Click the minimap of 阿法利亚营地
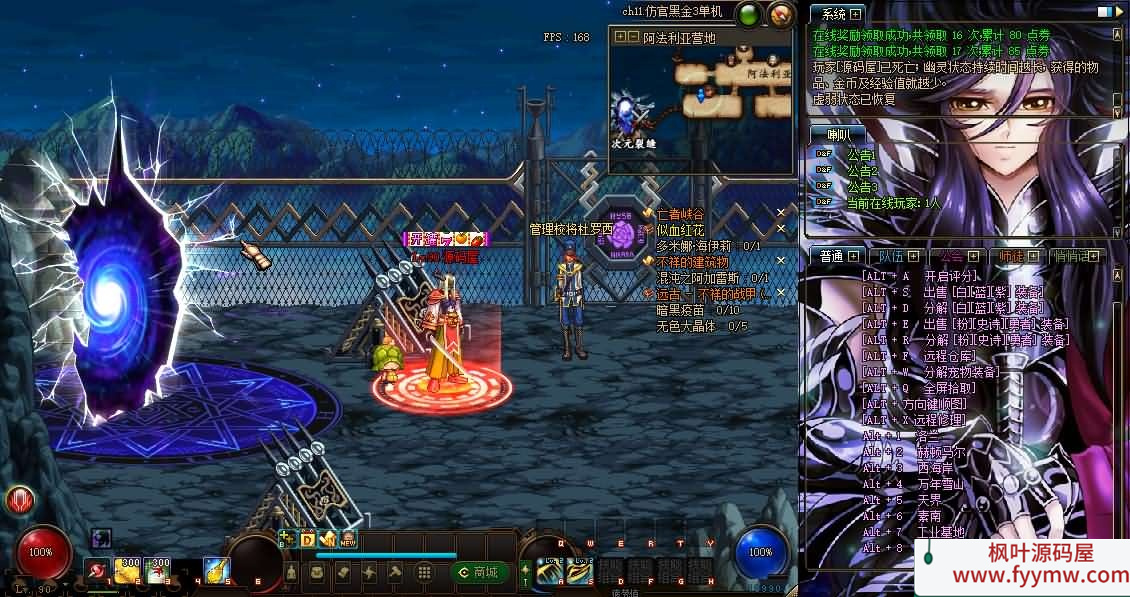 (703, 97)
